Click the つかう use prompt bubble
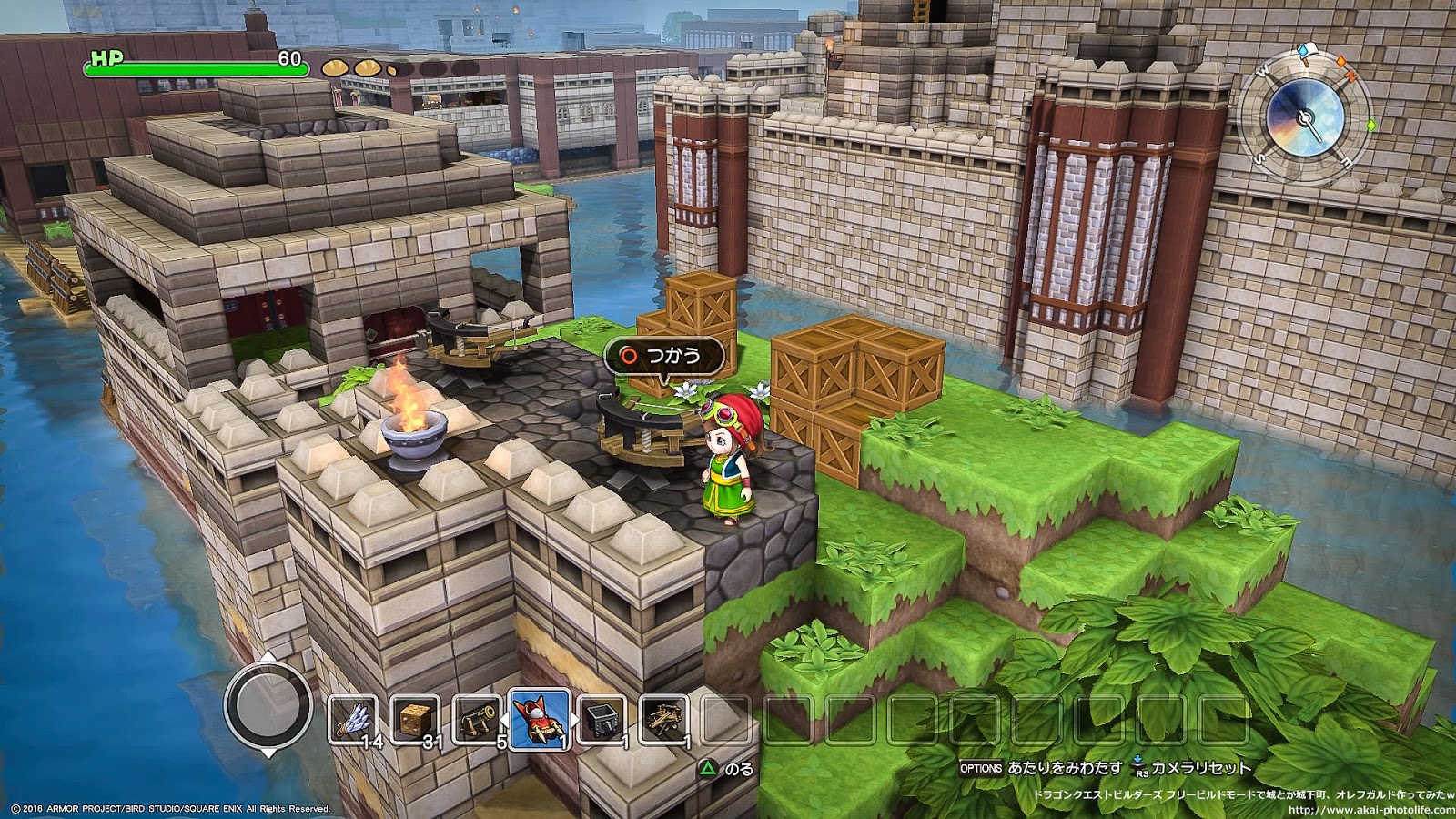The height and width of the screenshot is (819, 1456). [x=663, y=356]
